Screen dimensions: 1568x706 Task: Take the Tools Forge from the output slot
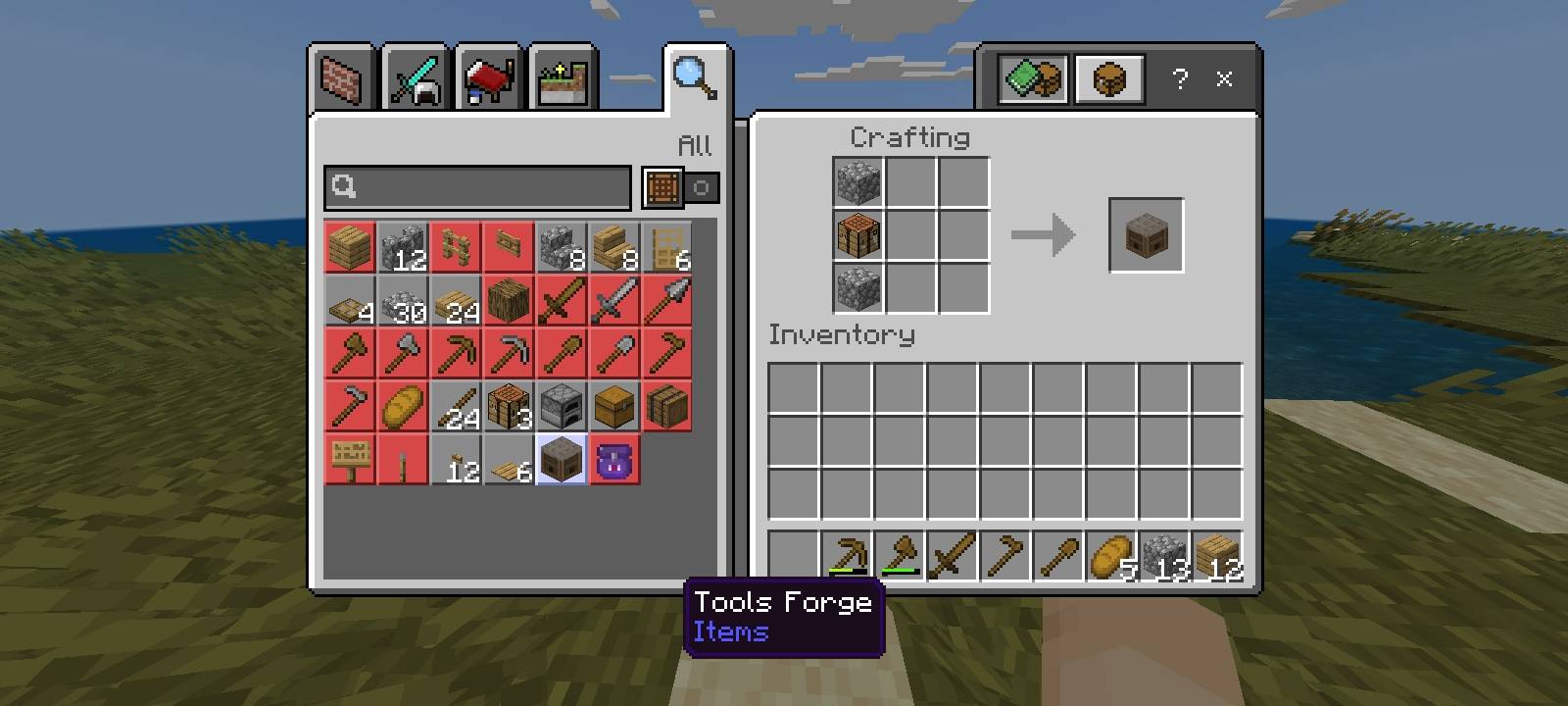pos(1146,235)
